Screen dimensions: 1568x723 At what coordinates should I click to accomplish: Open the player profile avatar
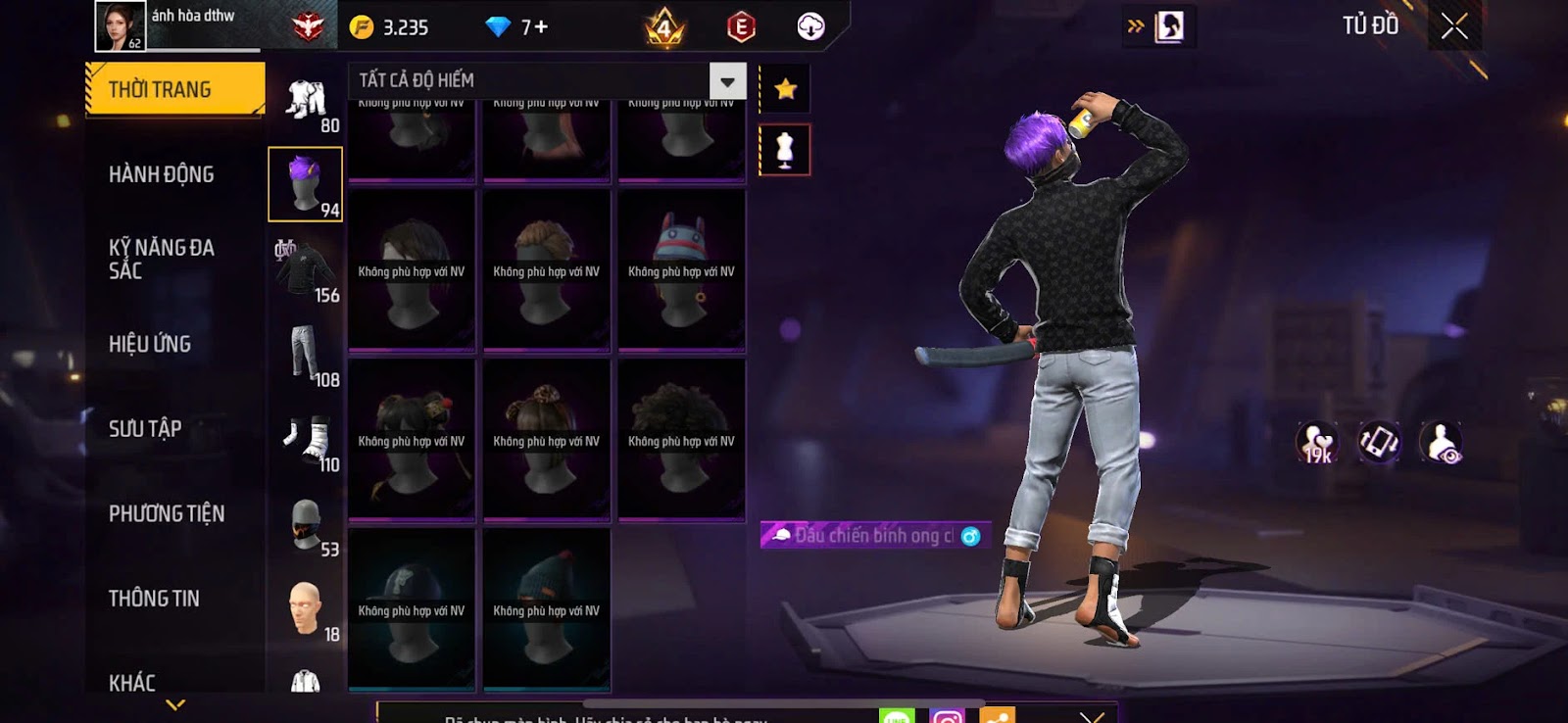120,26
